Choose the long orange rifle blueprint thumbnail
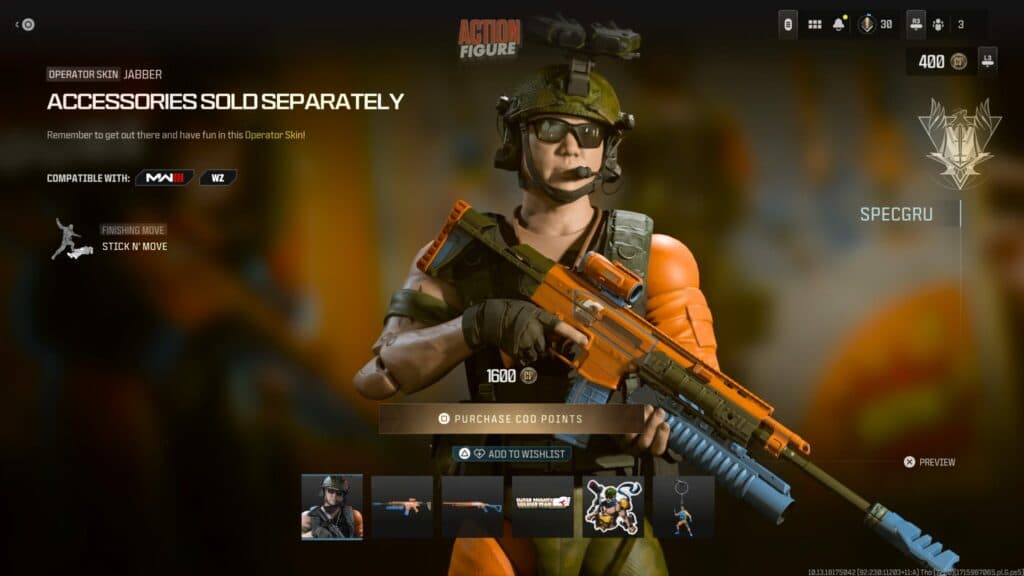Screen dimensions: 1024x576 [x=472, y=507]
